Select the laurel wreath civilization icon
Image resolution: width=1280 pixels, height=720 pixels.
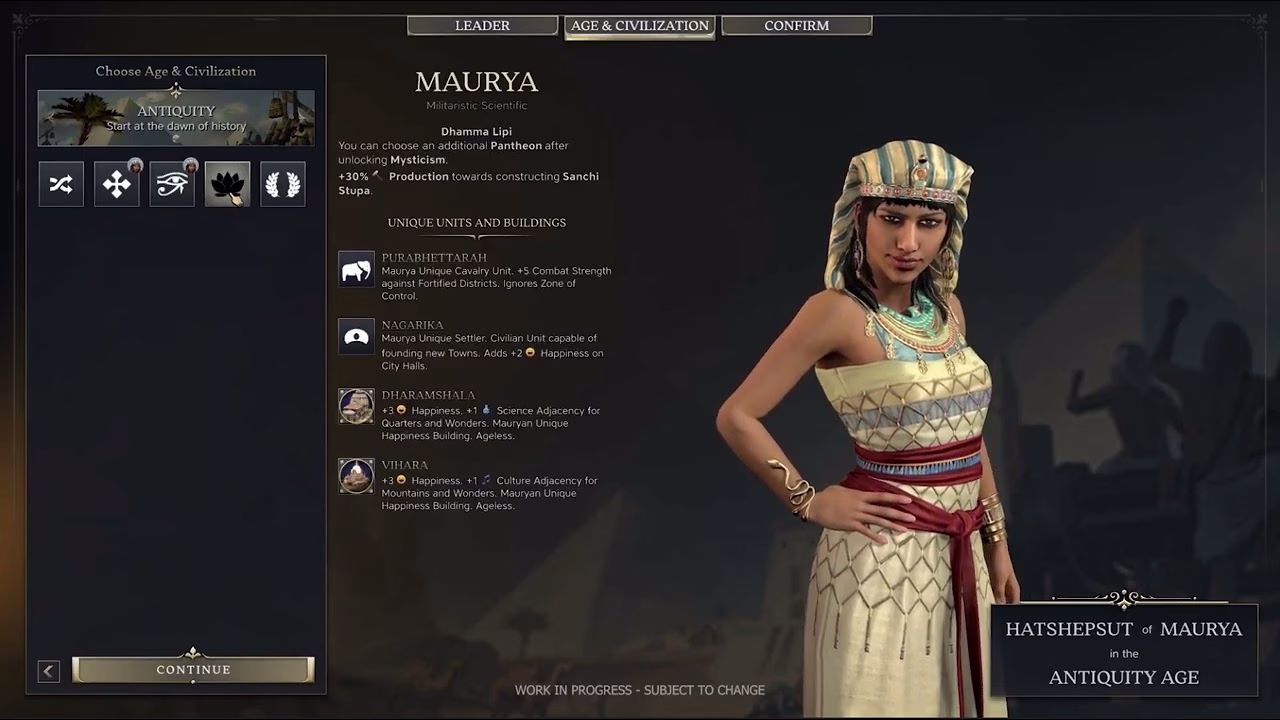click(x=283, y=184)
